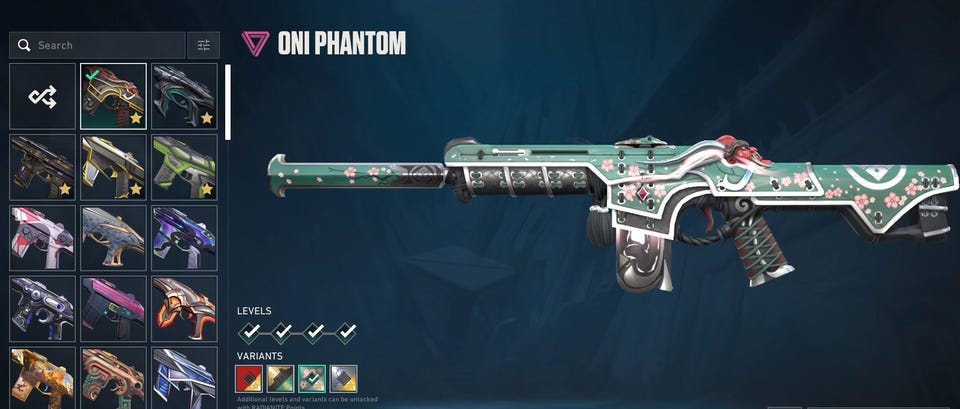Choose the black and gold variant swatch
This screenshot has height=409, width=960.
coord(280,378)
